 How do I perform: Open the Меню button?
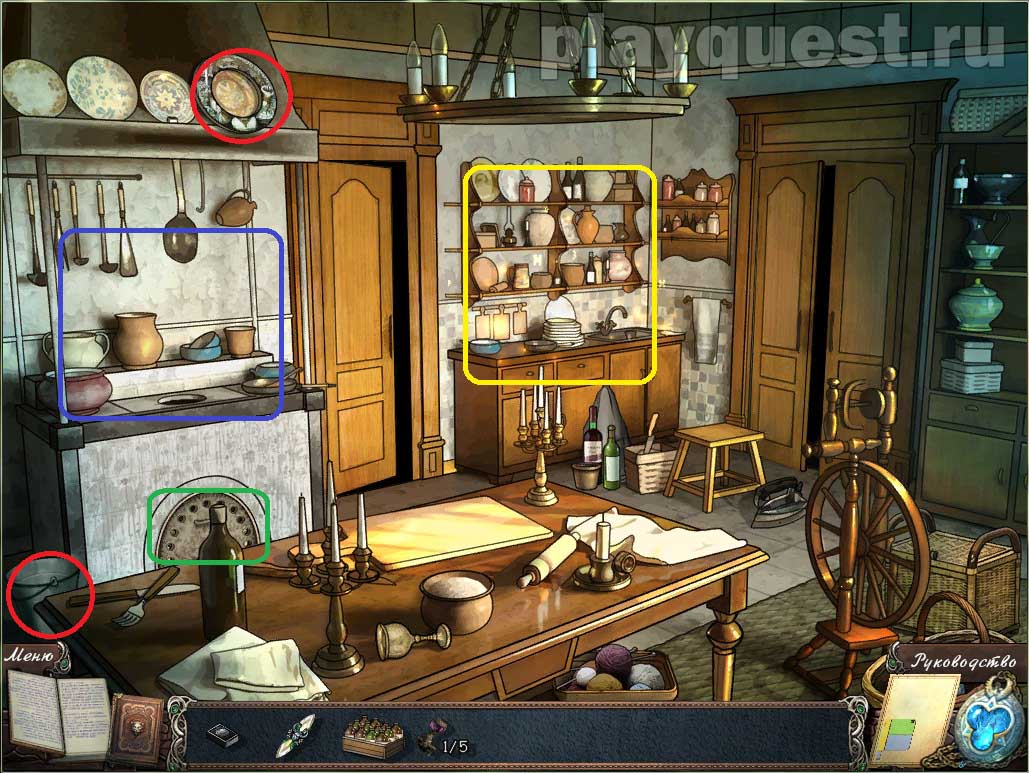tap(30, 657)
